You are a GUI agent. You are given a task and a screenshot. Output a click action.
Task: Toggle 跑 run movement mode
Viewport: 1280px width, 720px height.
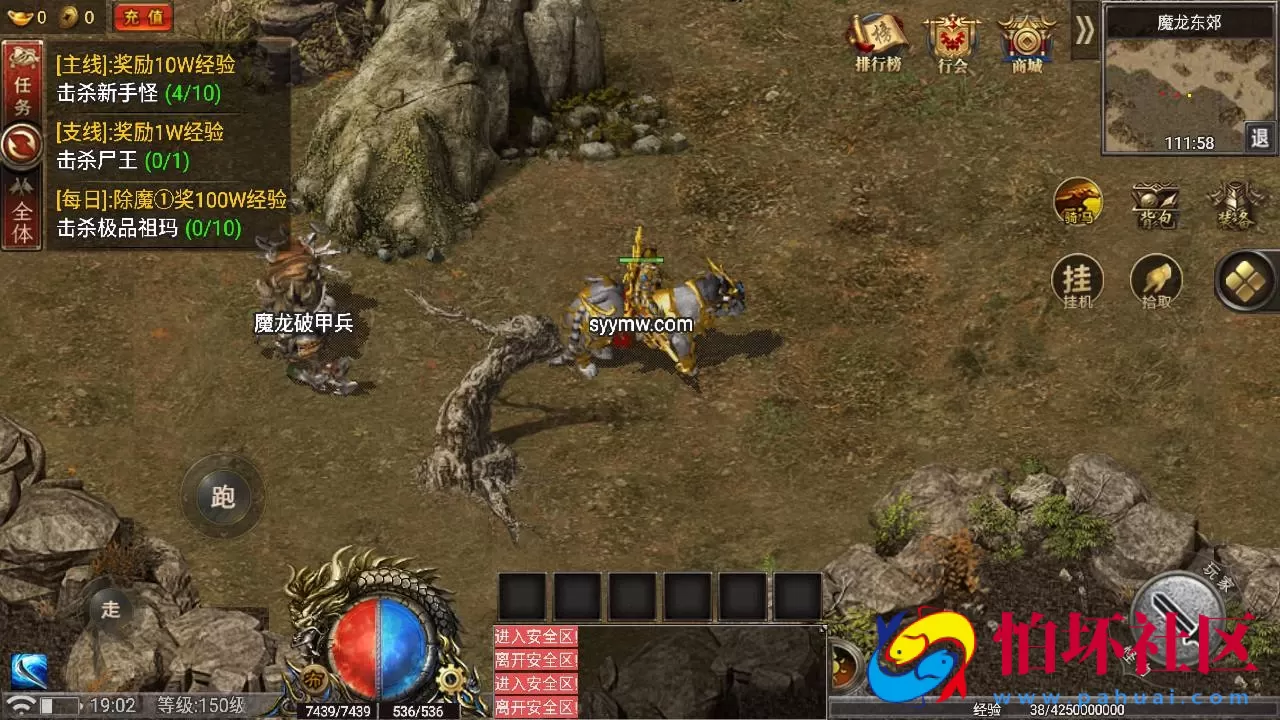point(222,496)
